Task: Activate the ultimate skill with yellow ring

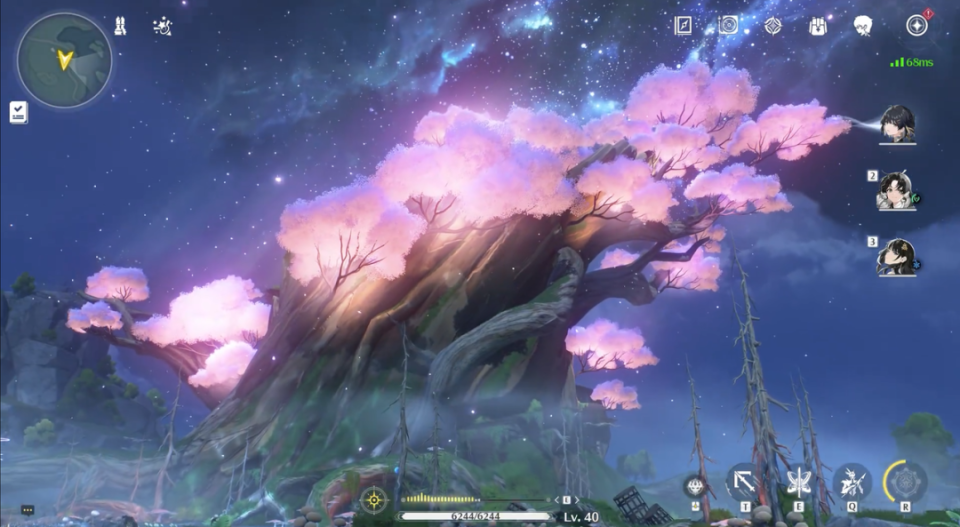Action: tap(905, 482)
